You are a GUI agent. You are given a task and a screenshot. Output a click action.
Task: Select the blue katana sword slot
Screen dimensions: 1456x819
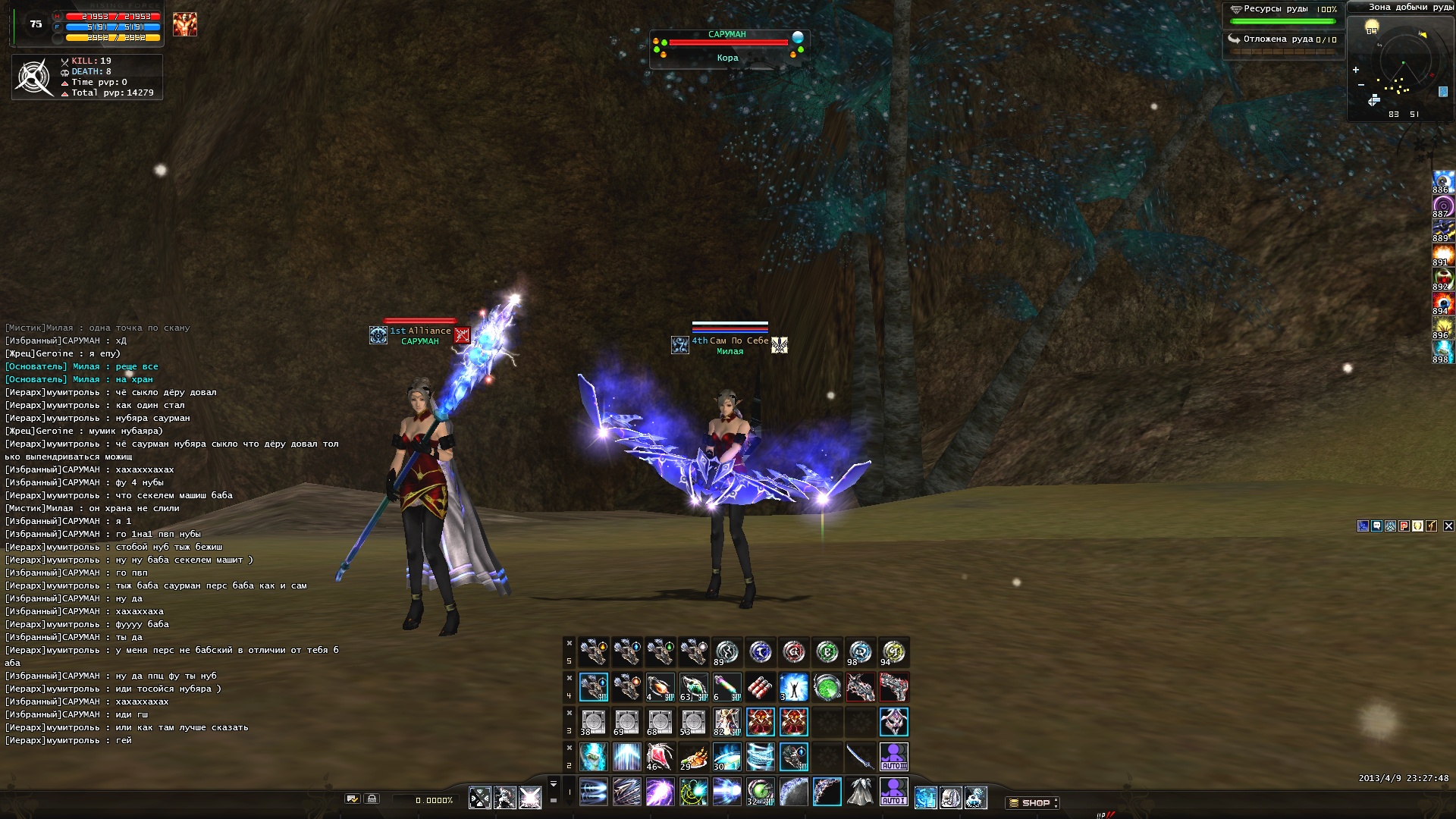pos(860,757)
